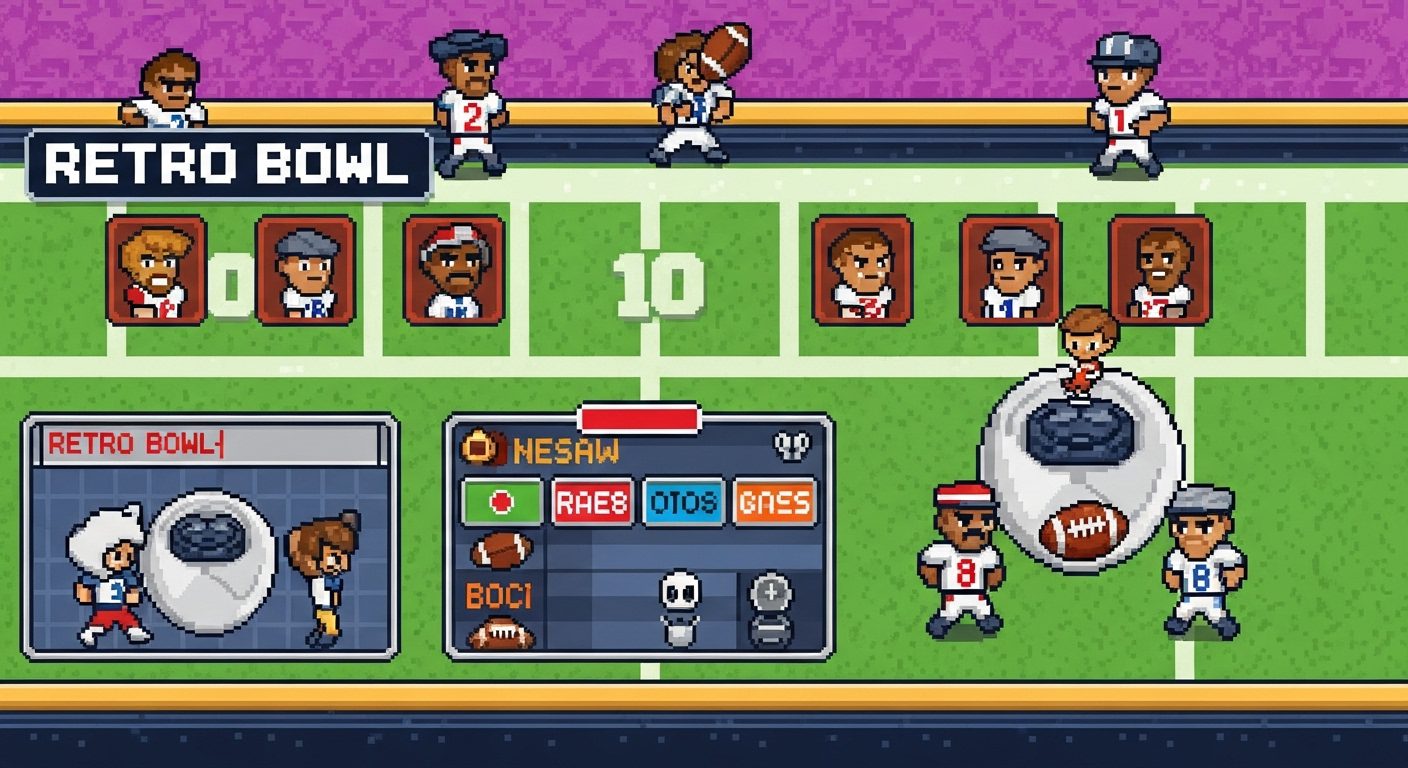This screenshot has width=1408, height=768.
Task: Choose the blue OTOS button
Action: click(x=683, y=502)
